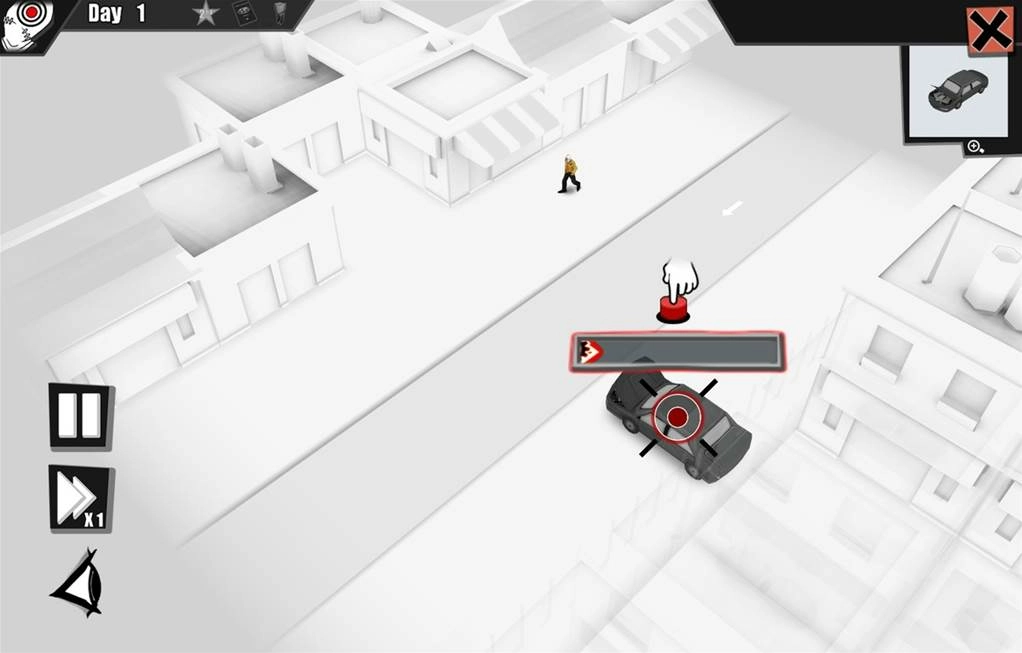Toggle the eye vision mode
1022x653 pixels.
(78, 582)
